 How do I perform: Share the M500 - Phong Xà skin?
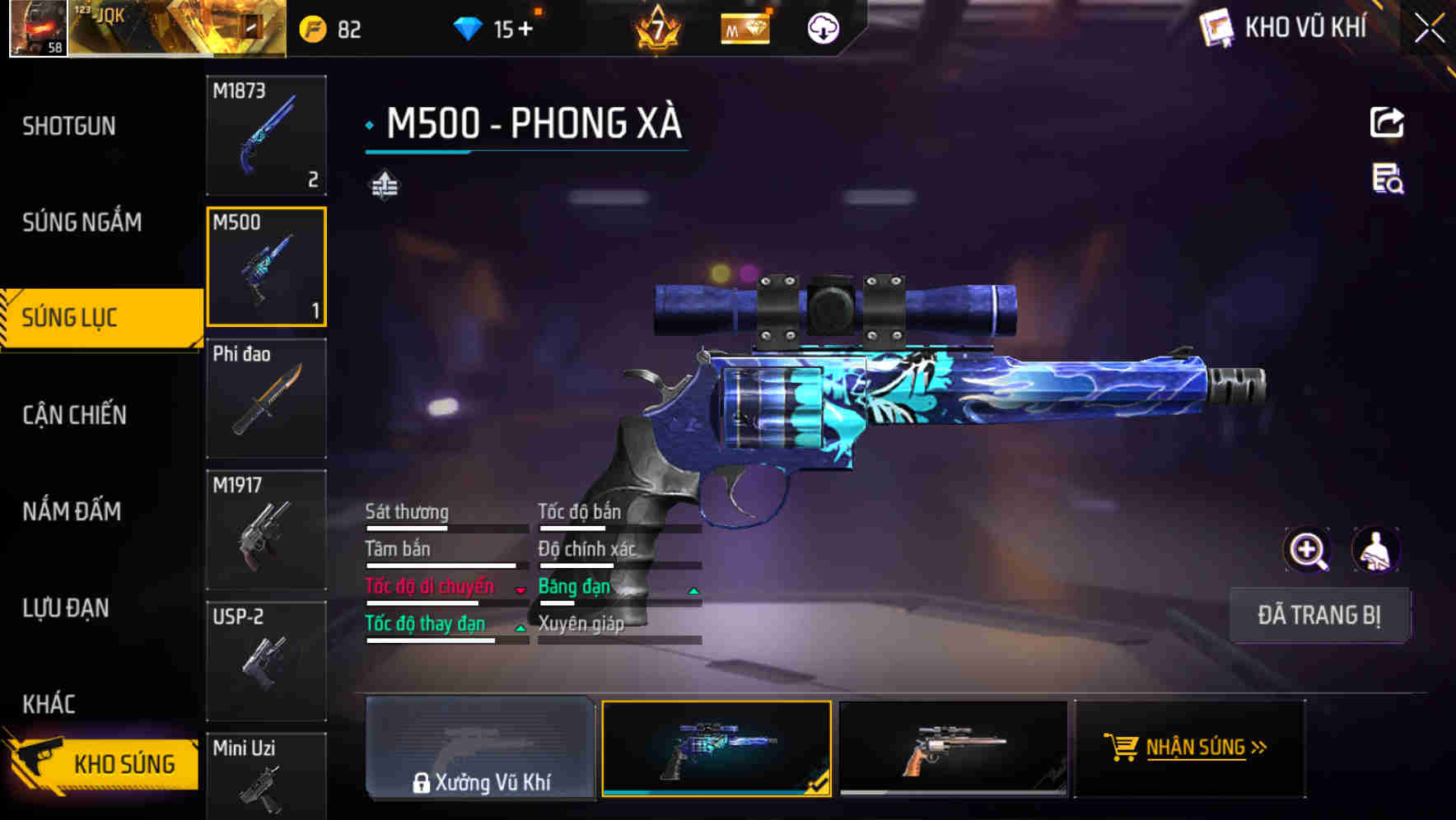[1388, 122]
